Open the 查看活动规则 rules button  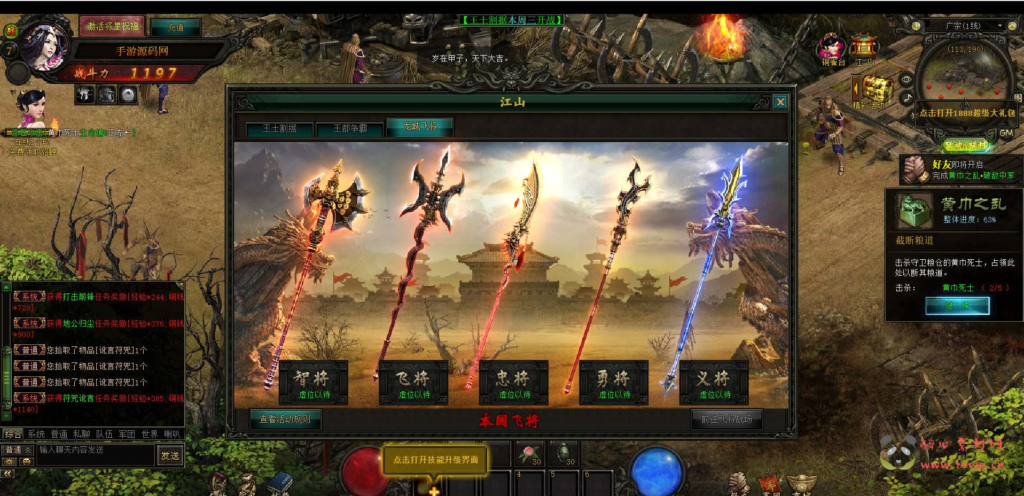(x=285, y=419)
